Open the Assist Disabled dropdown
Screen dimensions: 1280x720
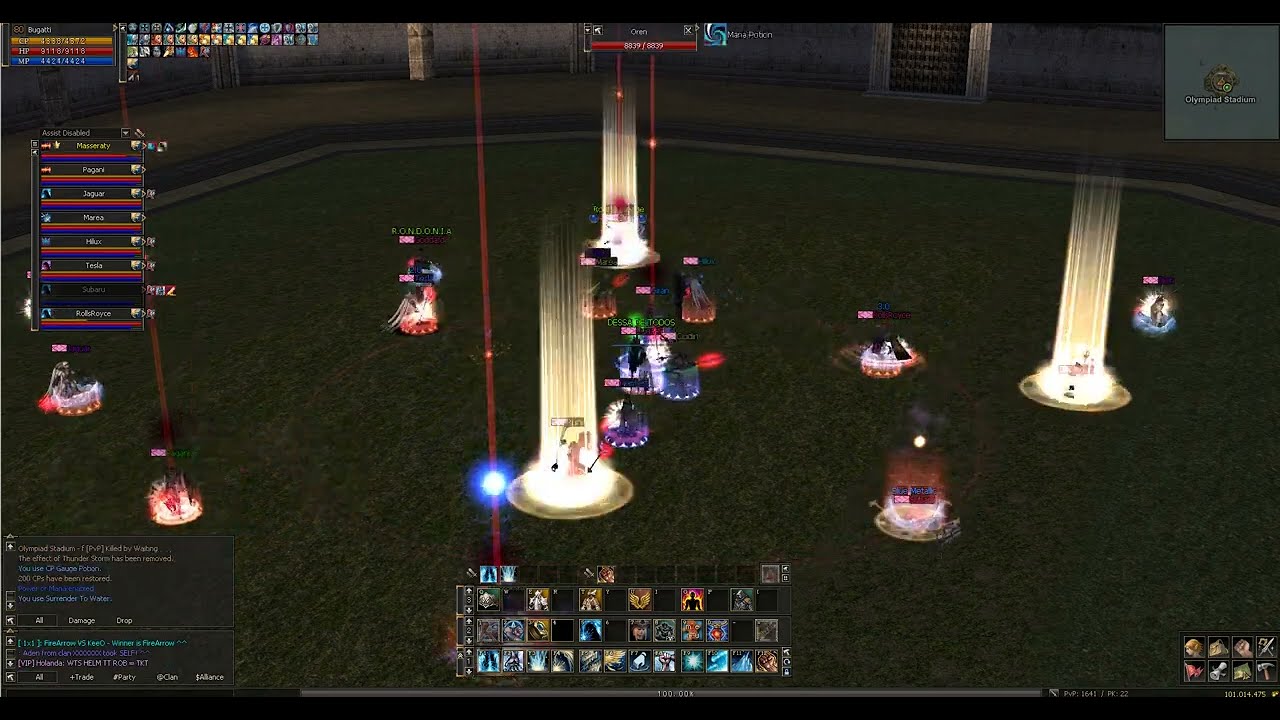(125, 133)
